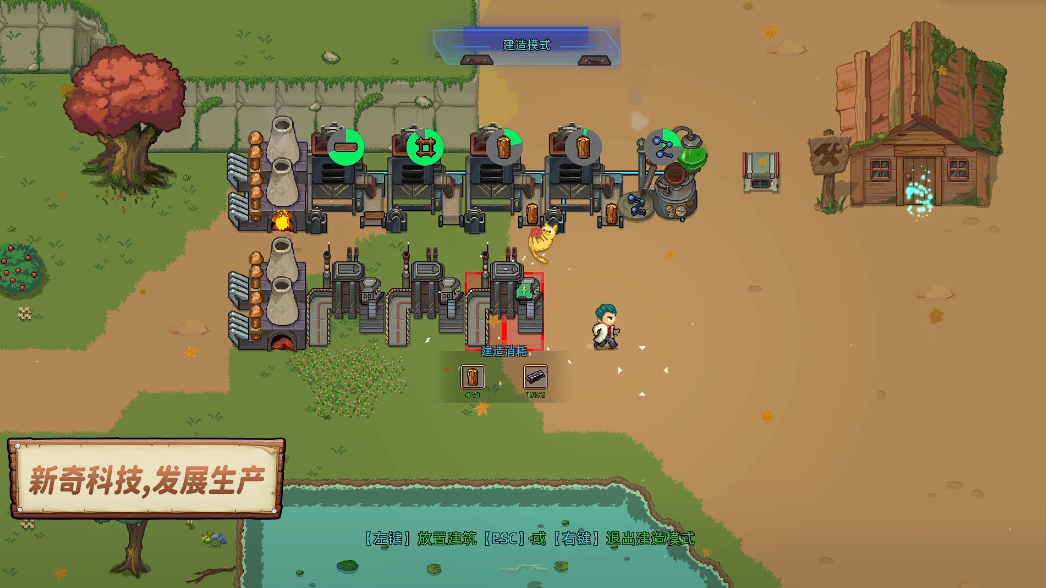Click the blue molecule production bubble
The height and width of the screenshot is (588, 1046).
663,147
